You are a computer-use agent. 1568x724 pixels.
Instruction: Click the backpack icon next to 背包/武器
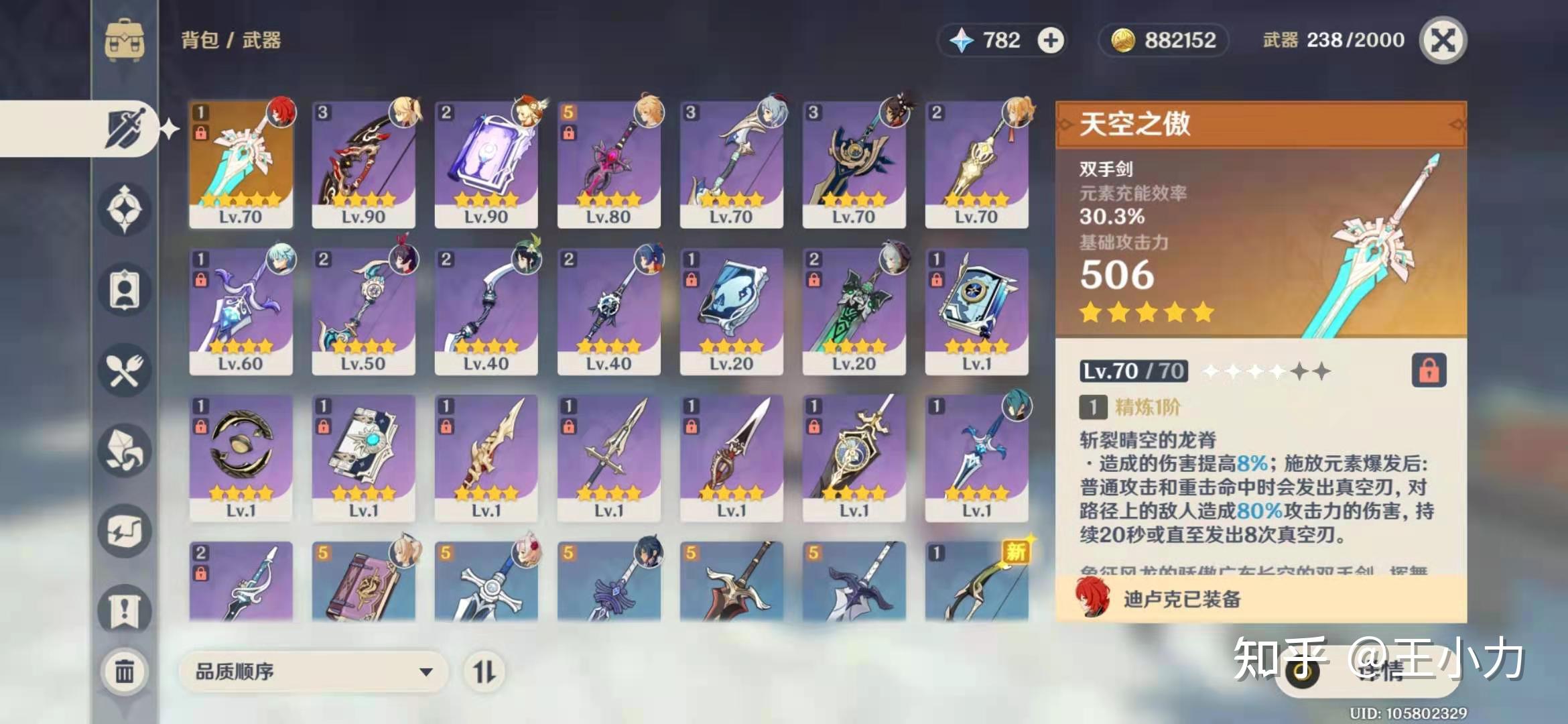[124, 40]
